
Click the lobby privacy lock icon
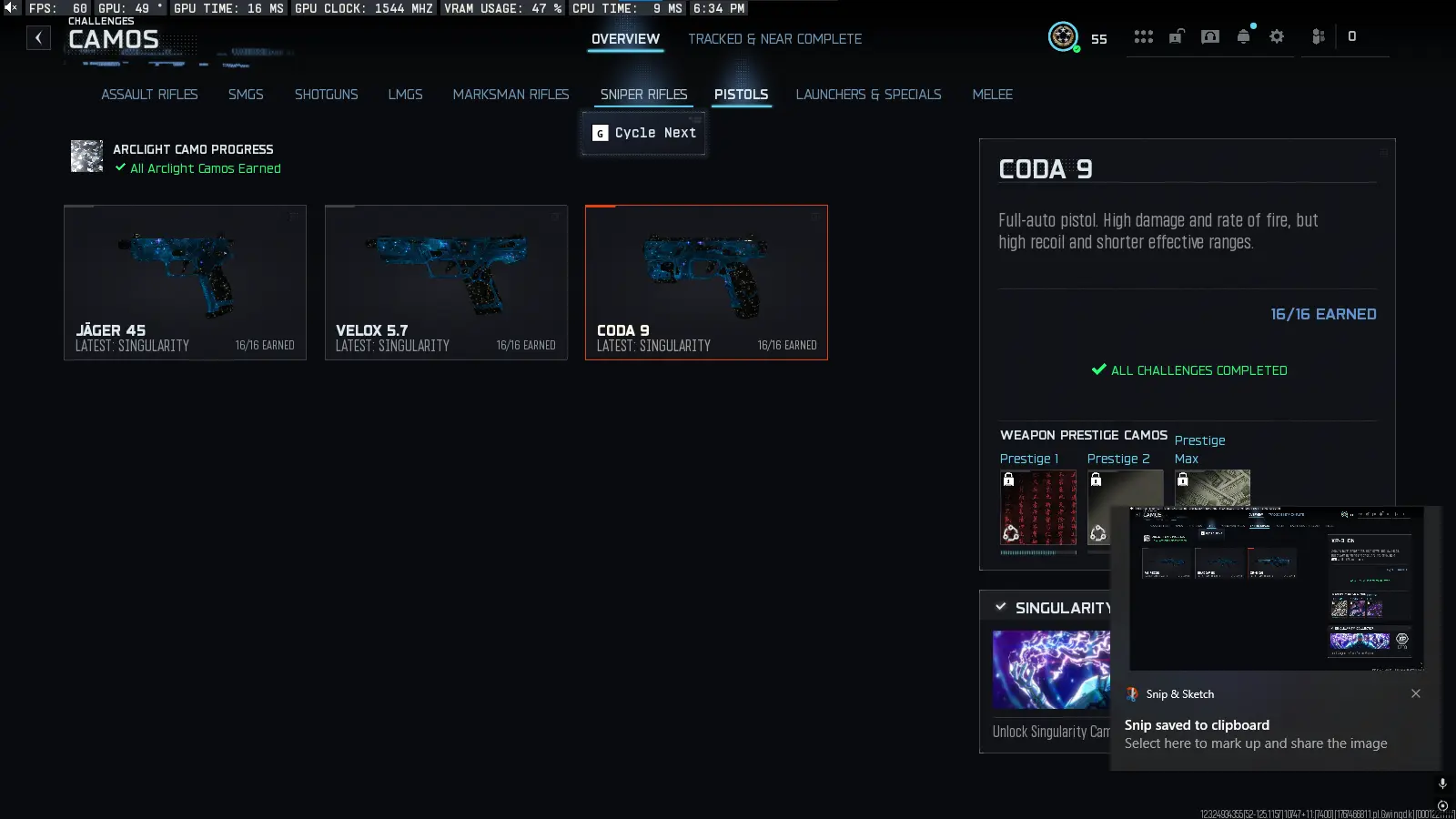pyautogui.click(x=1177, y=37)
